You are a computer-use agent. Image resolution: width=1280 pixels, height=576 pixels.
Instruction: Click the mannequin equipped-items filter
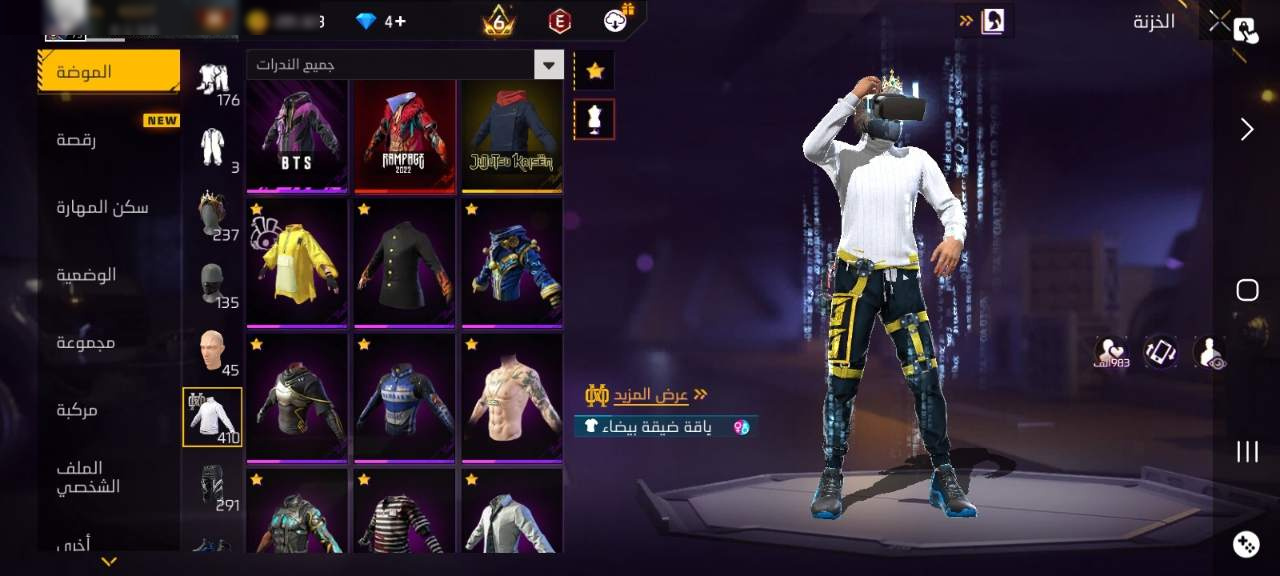(x=594, y=120)
